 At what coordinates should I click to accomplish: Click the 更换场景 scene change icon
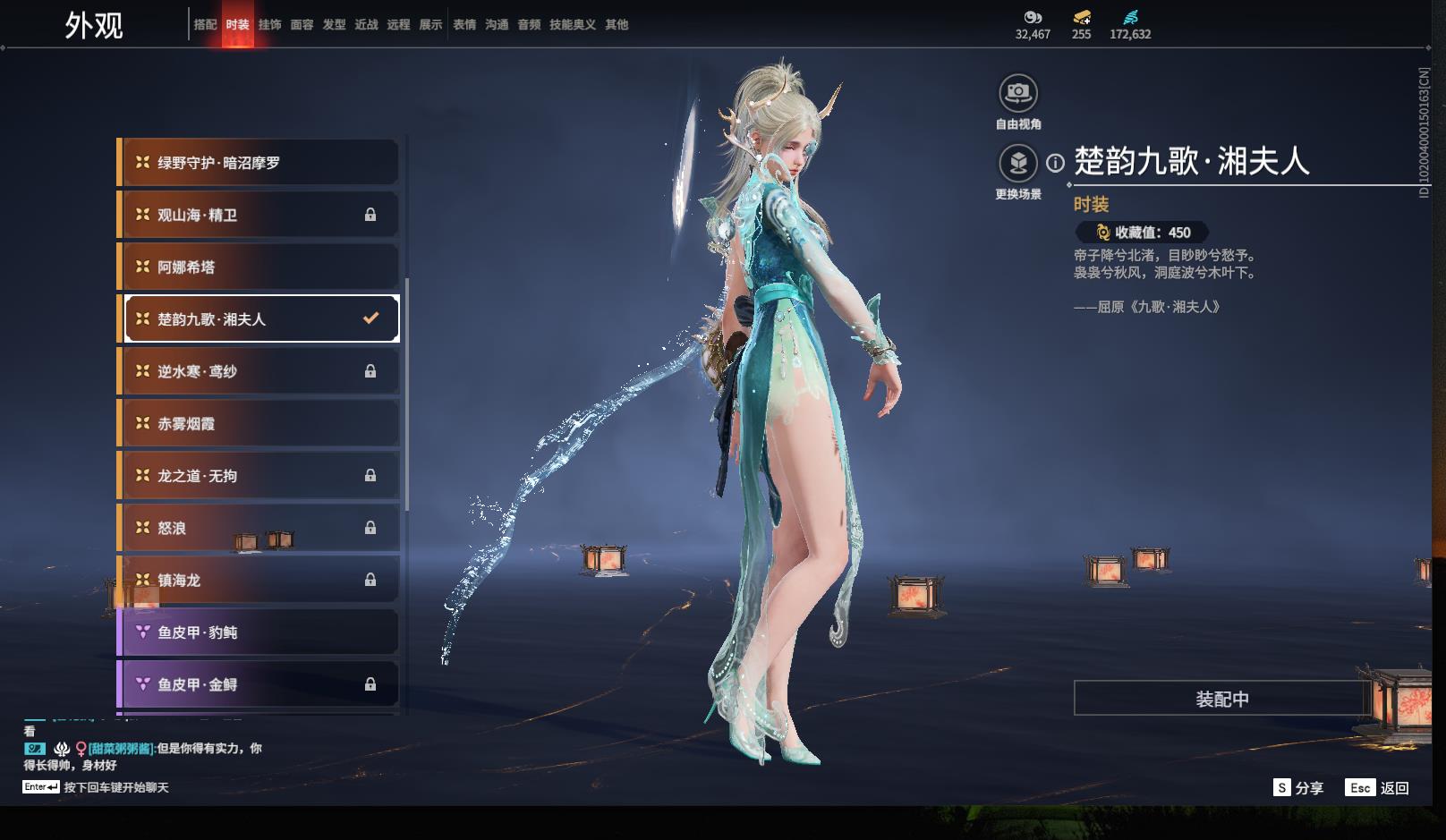point(1017,163)
